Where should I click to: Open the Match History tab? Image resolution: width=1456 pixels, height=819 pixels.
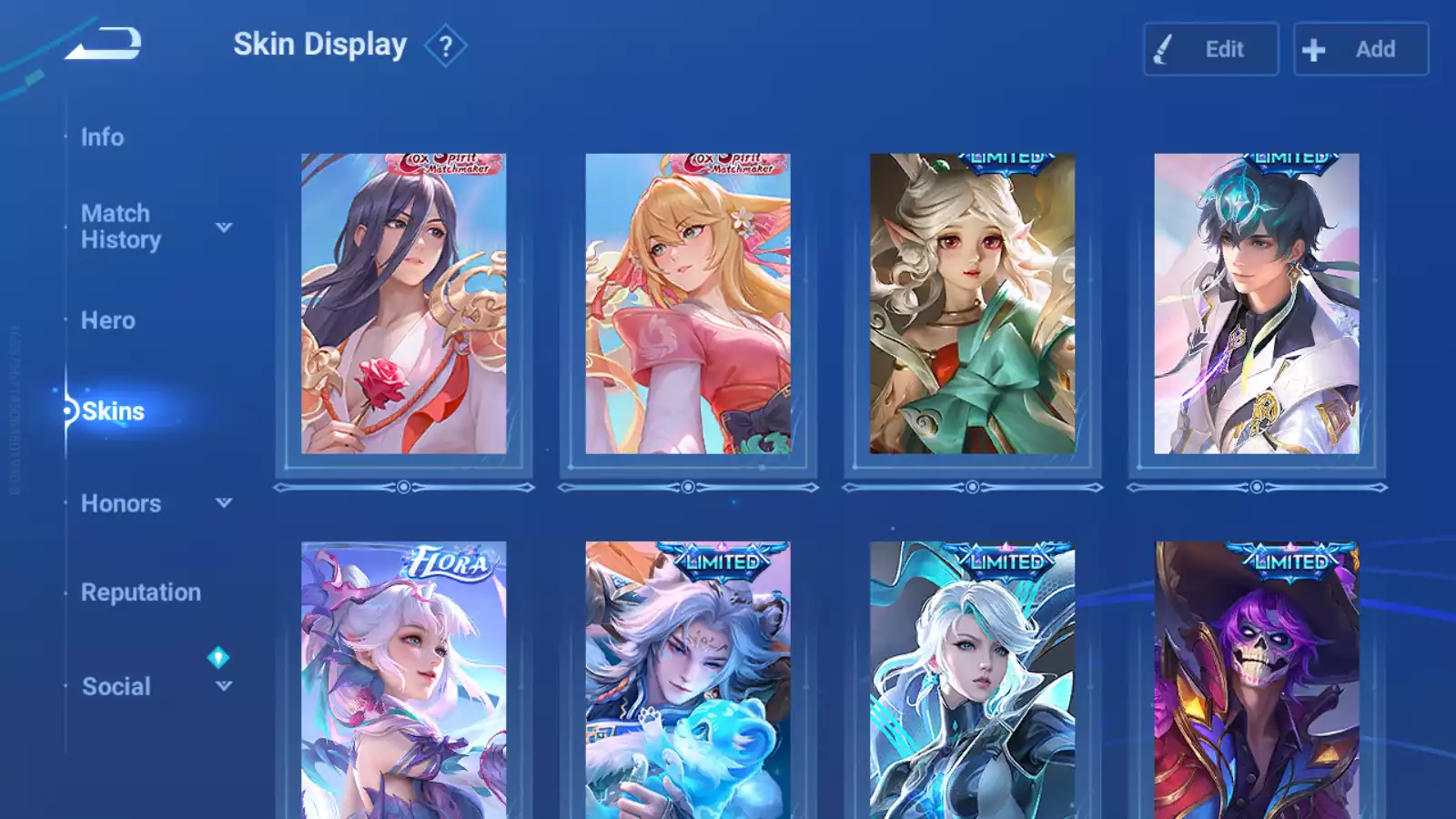coord(120,227)
